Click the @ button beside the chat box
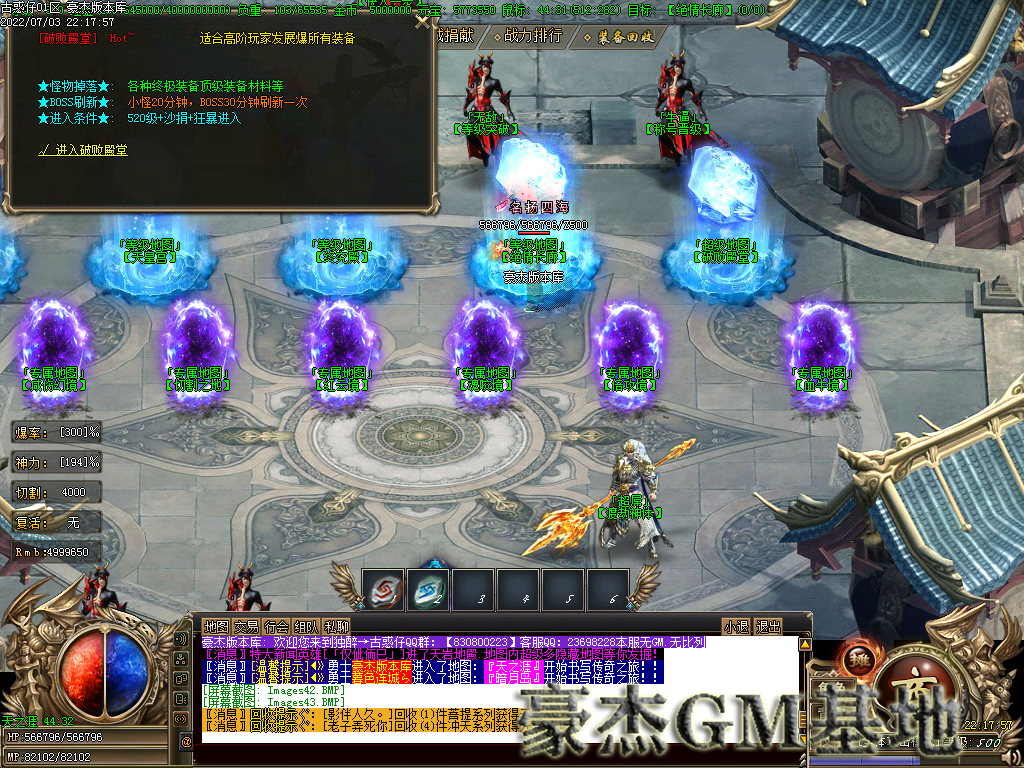The width and height of the screenshot is (1024, 768). [186, 741]
